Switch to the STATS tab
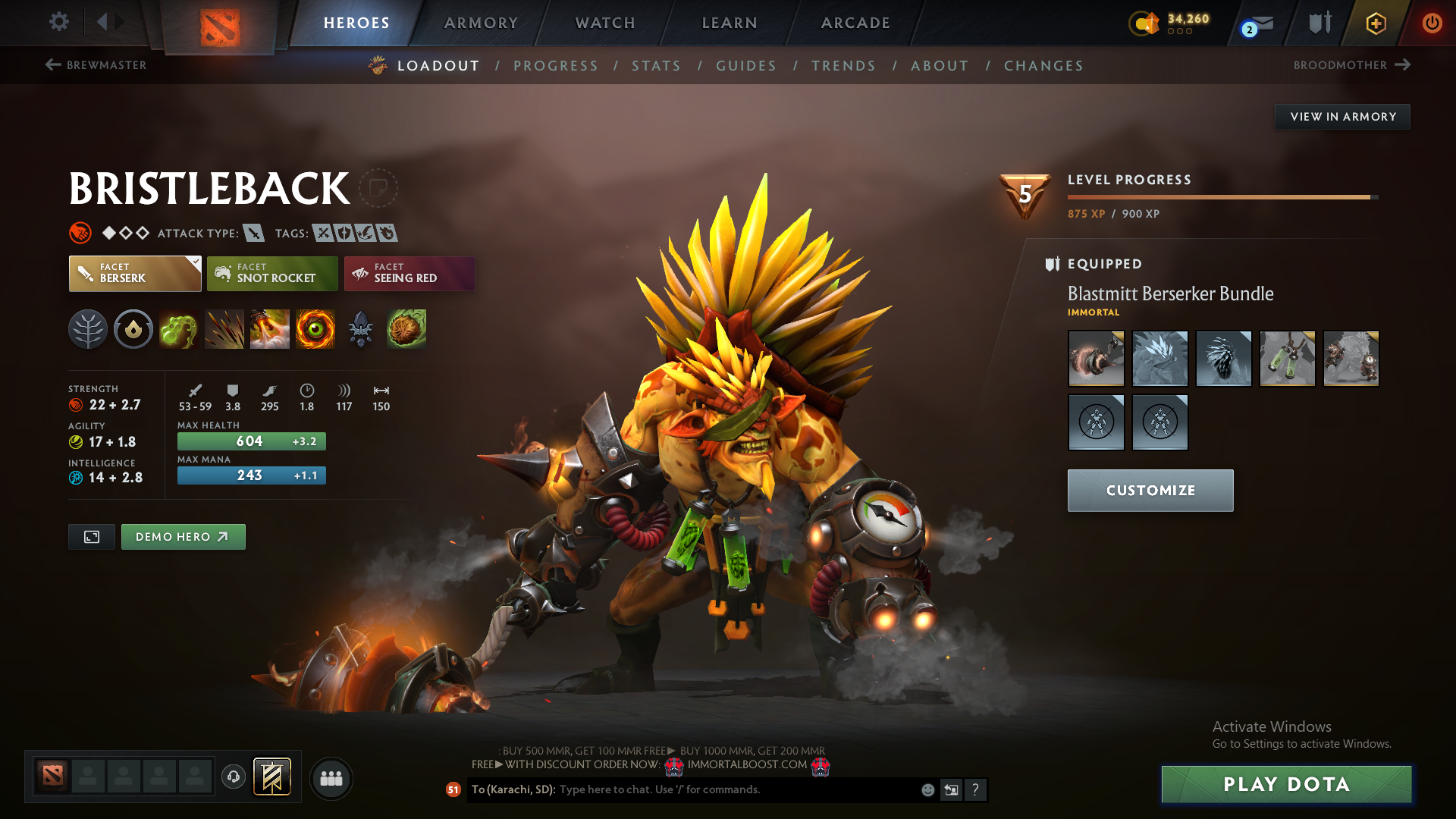The width and height of the screenshot is (1456, 819). 657,65
